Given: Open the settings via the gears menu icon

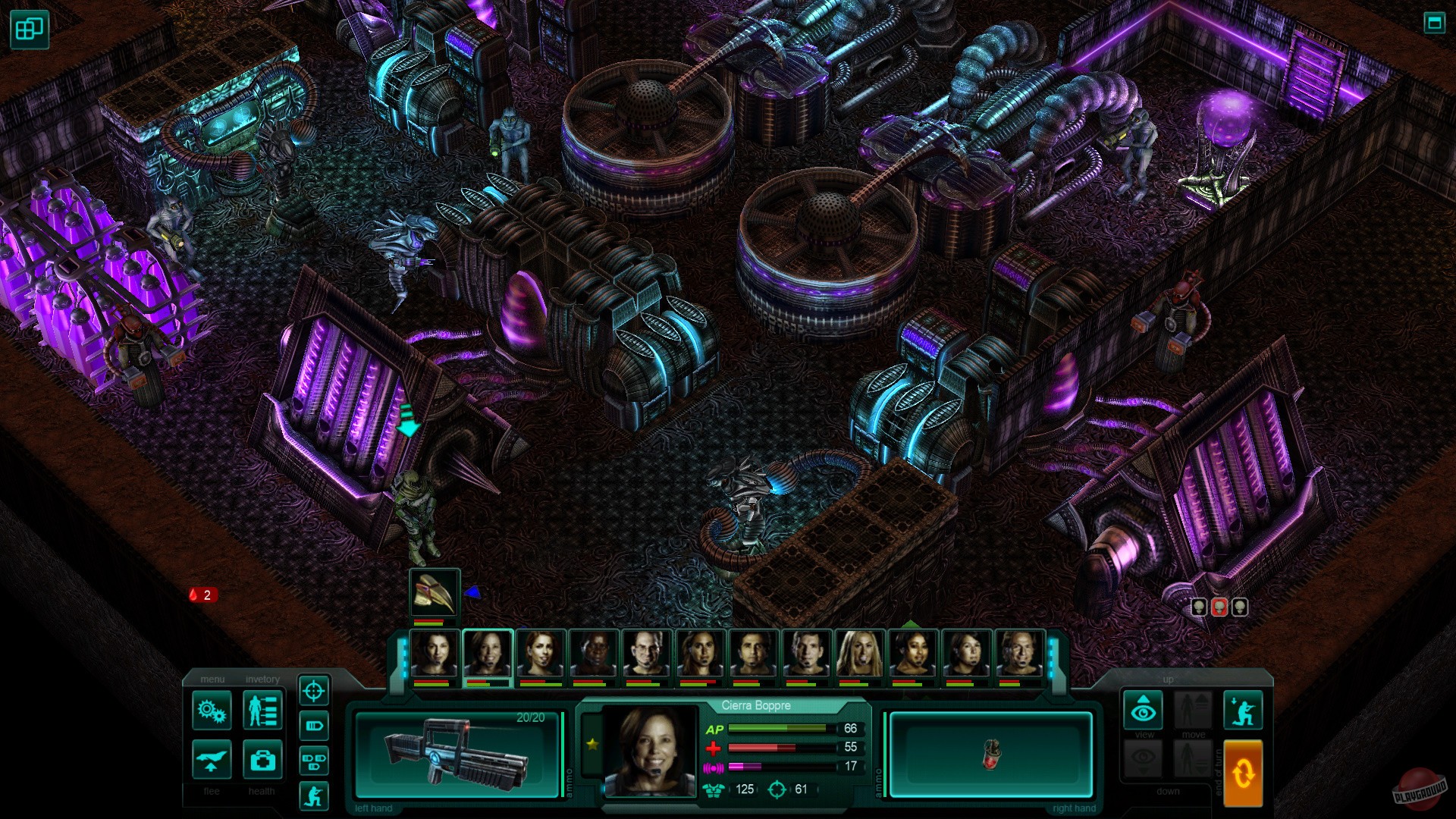Looking at the screenshot, I should point(212,711).
